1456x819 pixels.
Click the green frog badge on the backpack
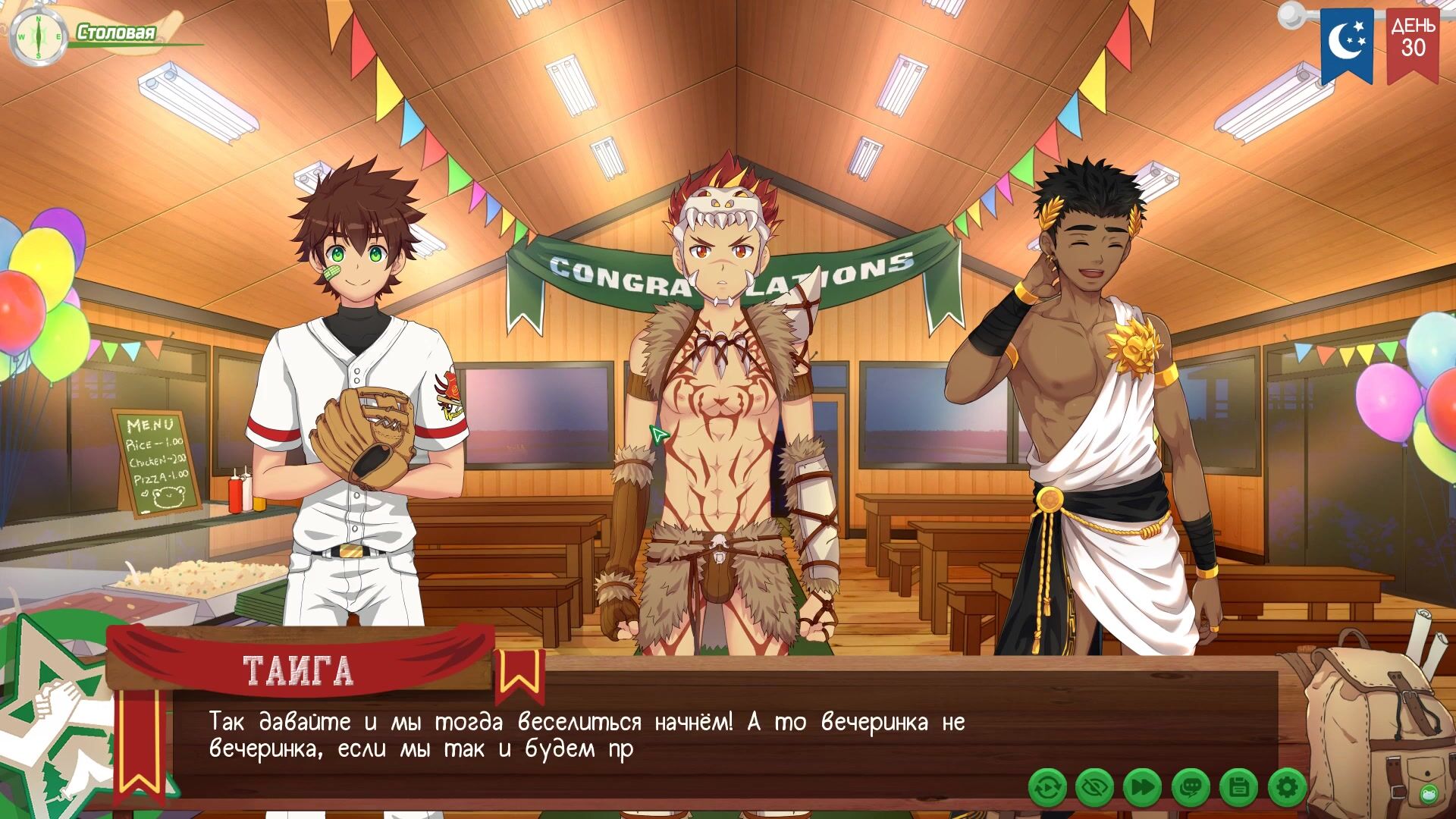click(x=1428, y=794)
